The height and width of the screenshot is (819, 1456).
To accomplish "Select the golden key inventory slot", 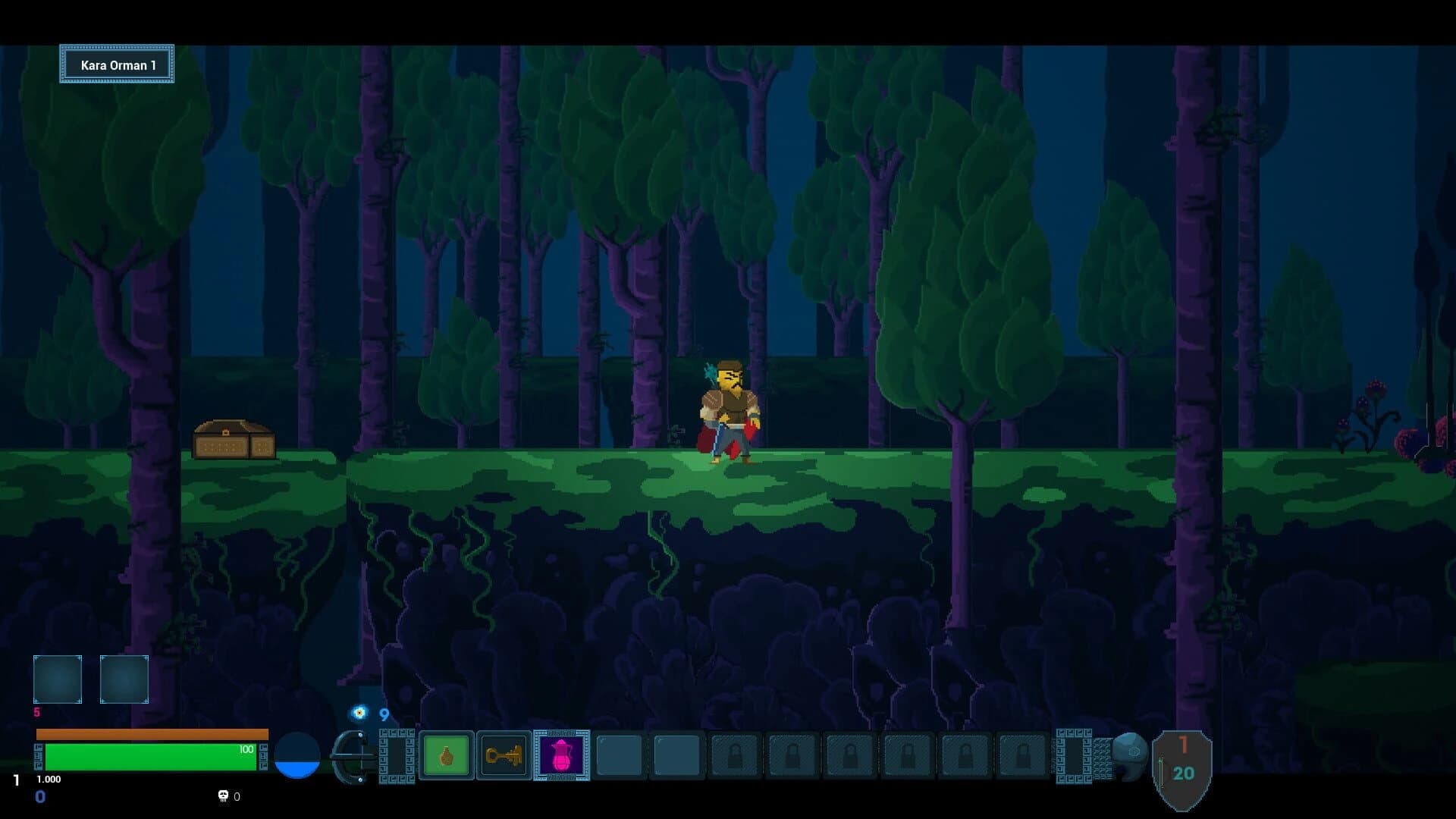I will coord(505,755).
